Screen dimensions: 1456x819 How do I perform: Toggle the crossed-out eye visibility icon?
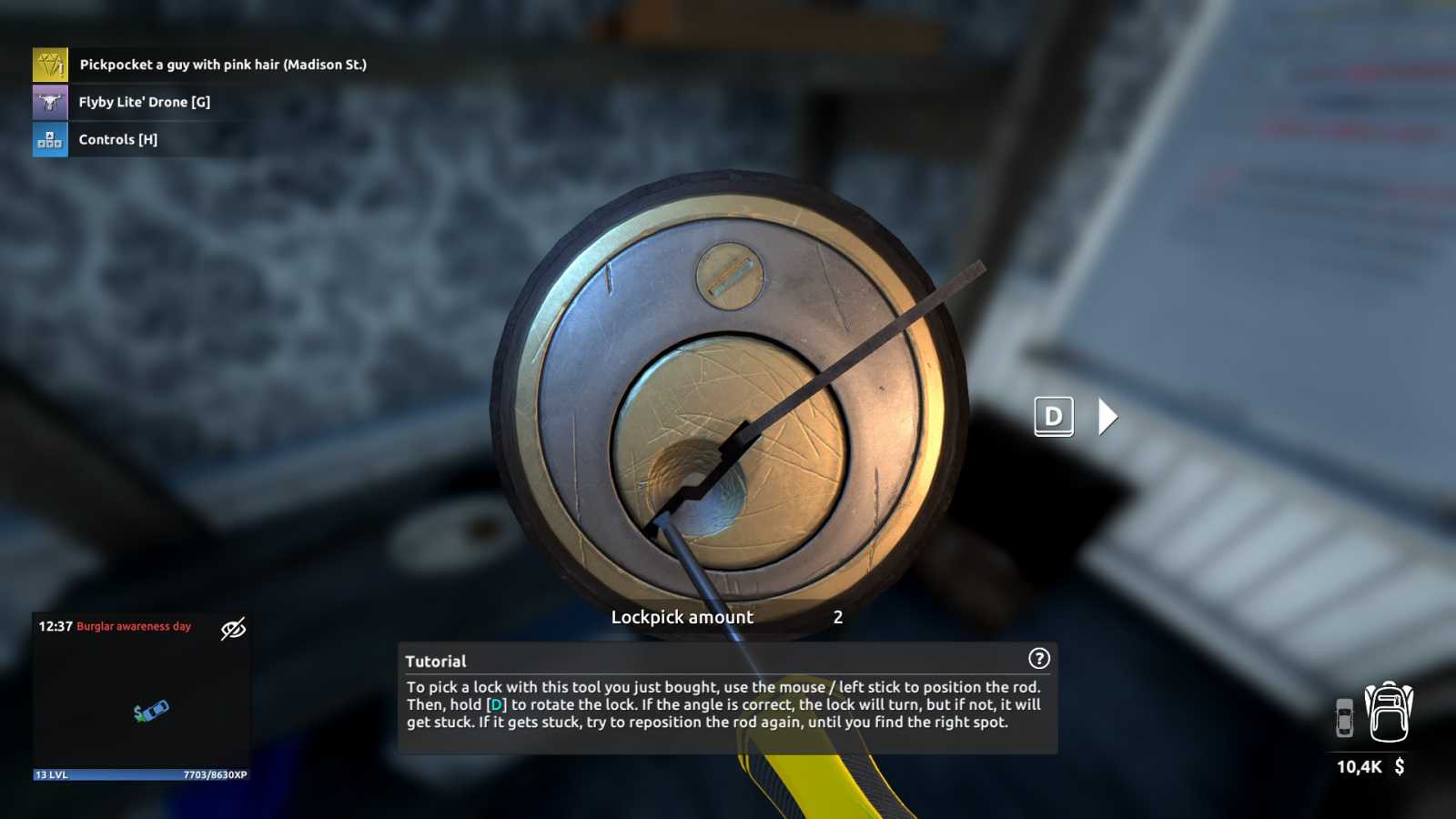click(233, 628)
